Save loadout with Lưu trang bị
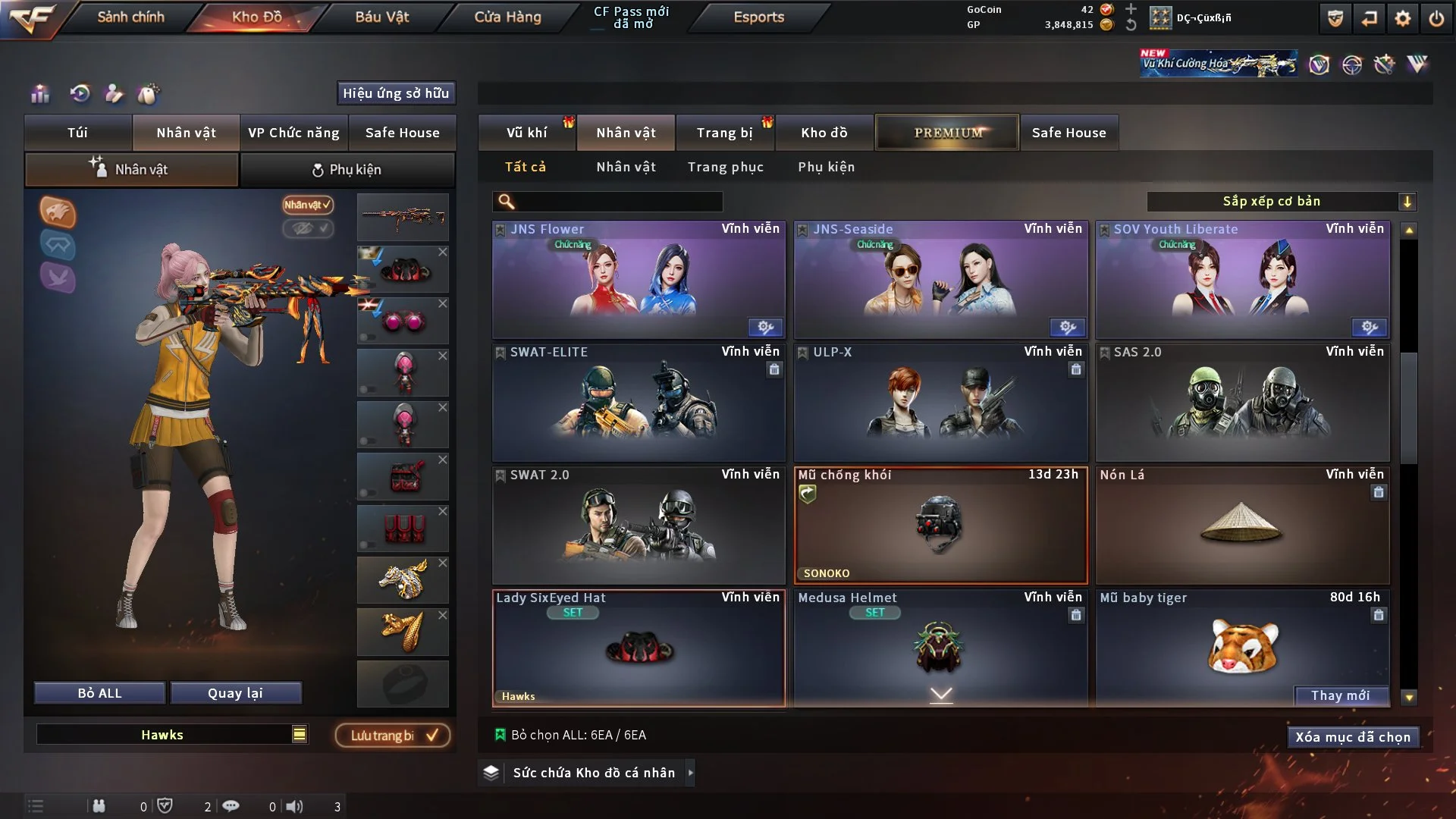Image resolution: width=1456 pixels, height=819 pixels. click(393, 736)
